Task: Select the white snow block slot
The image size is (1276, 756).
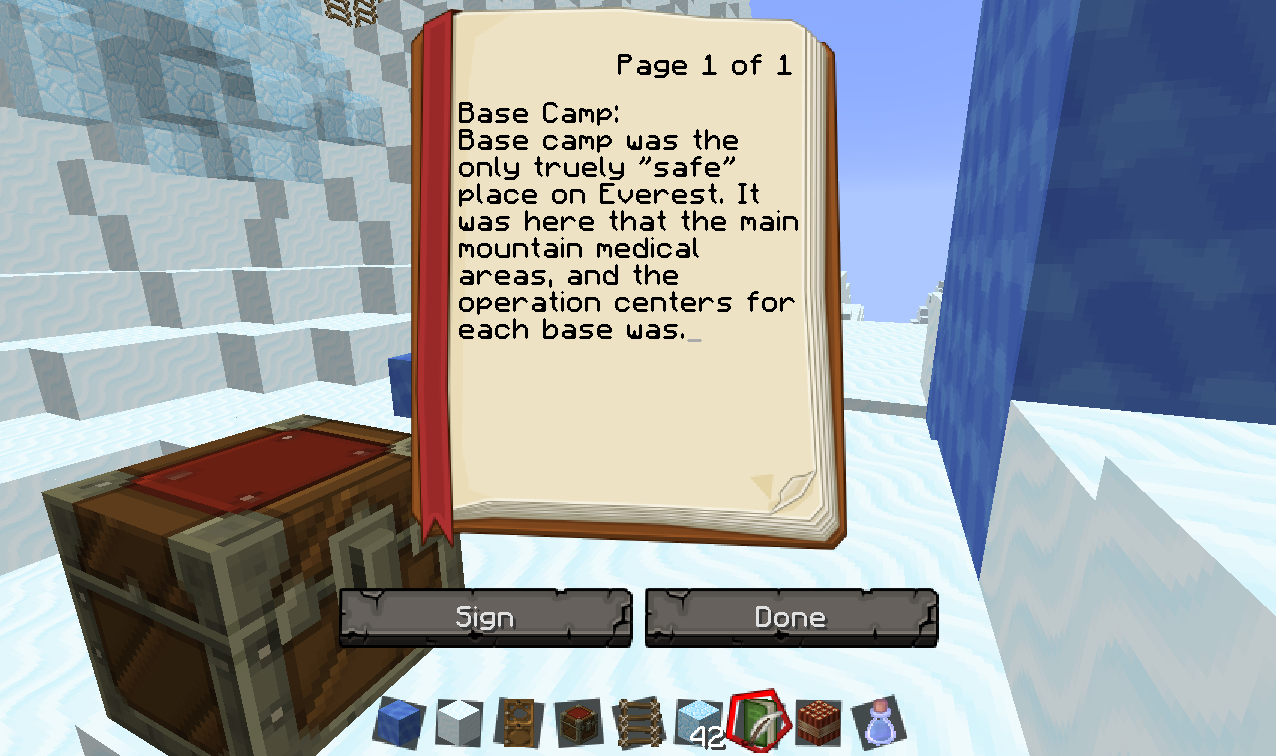Action: [458, 722]
